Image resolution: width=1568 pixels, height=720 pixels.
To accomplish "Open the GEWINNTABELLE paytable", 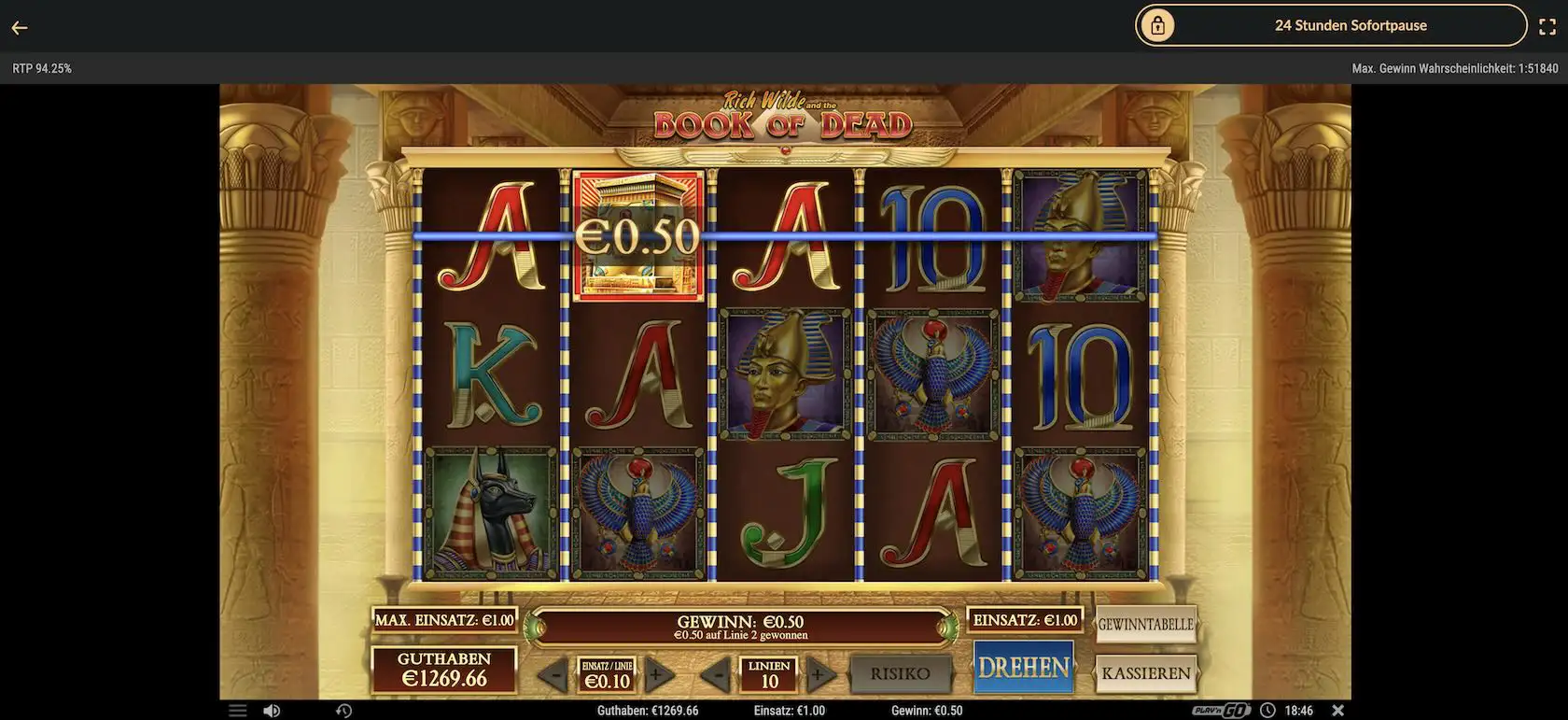I will click(x=1145, y=624).
